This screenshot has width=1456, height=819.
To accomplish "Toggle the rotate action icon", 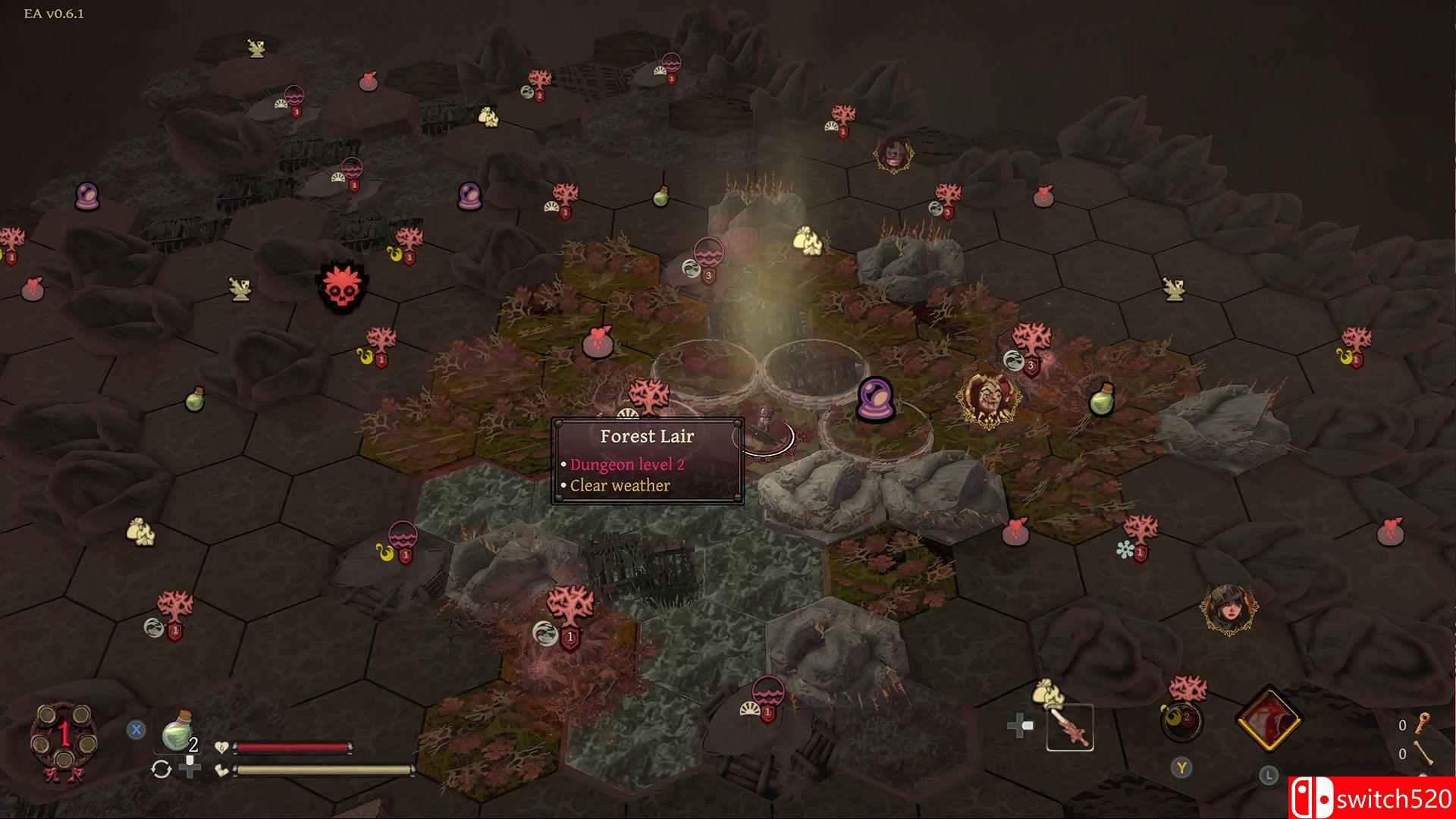I will coord(161,770).
